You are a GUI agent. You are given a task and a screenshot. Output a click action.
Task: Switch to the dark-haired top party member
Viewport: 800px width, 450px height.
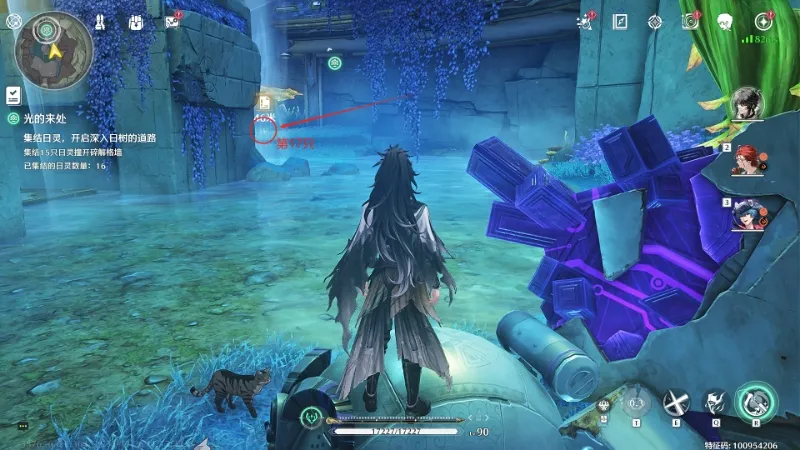746,103
